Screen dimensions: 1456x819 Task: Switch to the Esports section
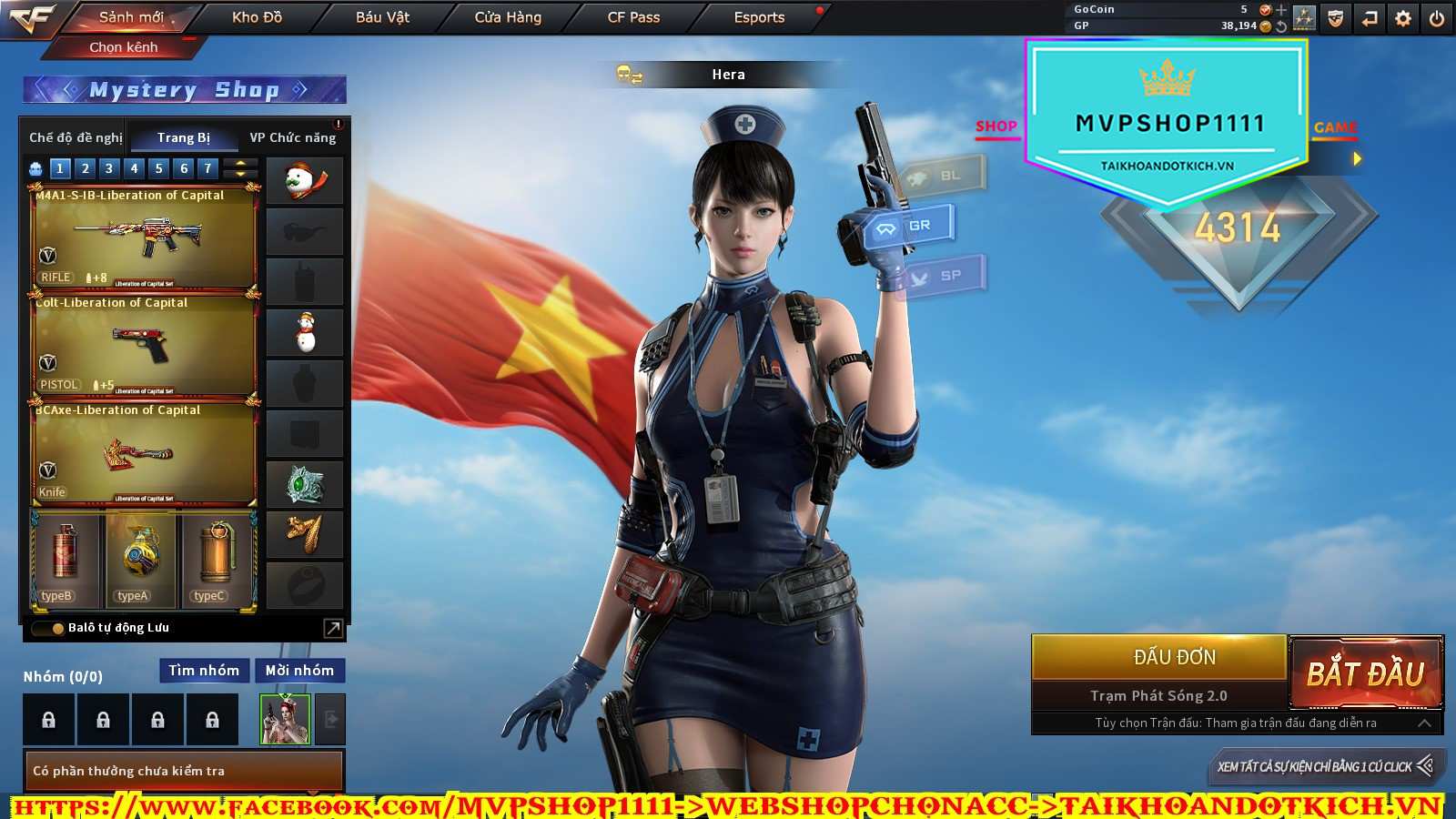coord(759,17)
